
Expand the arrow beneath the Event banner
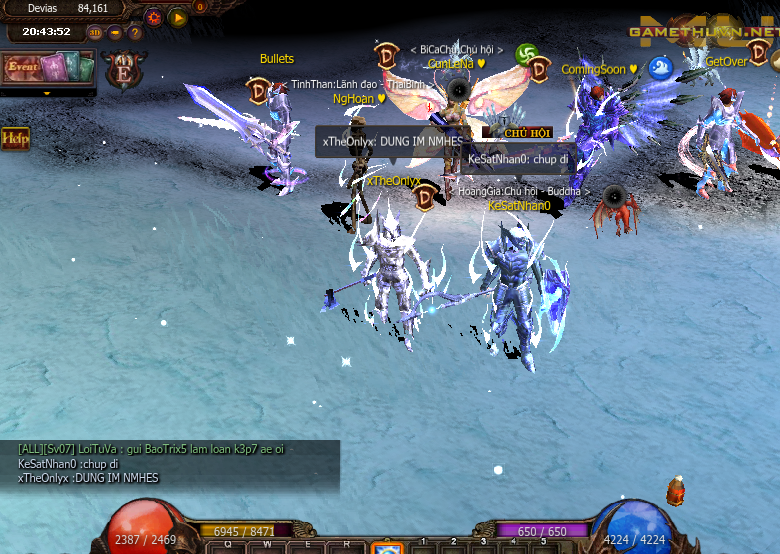46,93
